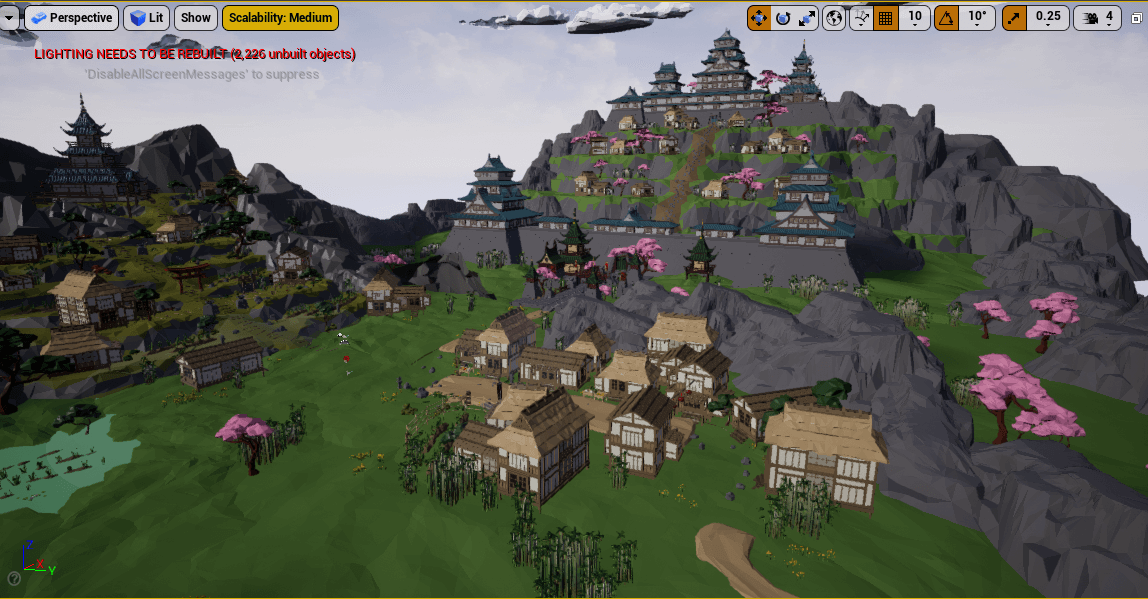Toggle scale snapping icon

coord(1014,18)
